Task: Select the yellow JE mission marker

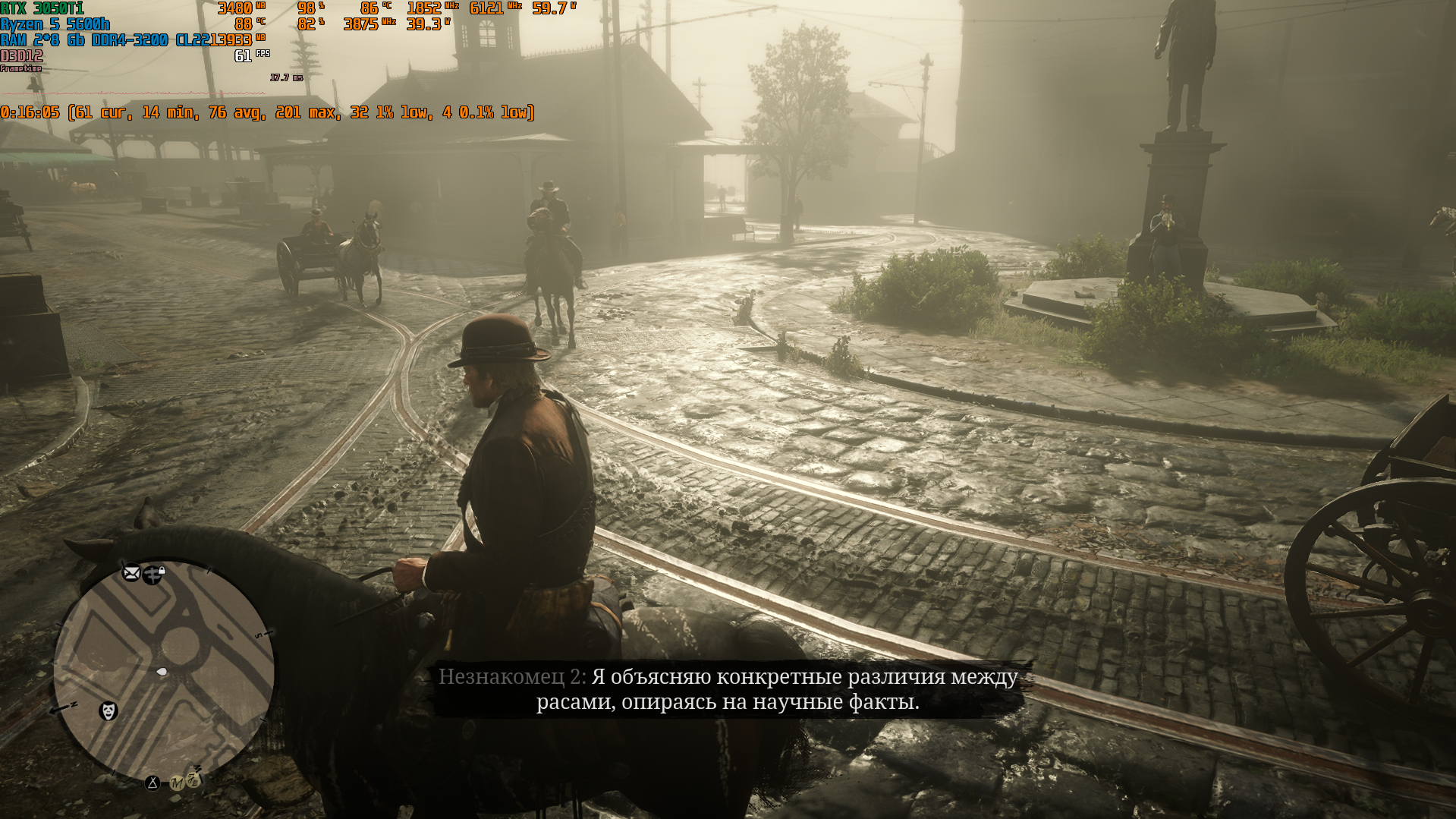Action: pyautogui.click(x=193, y=780)
